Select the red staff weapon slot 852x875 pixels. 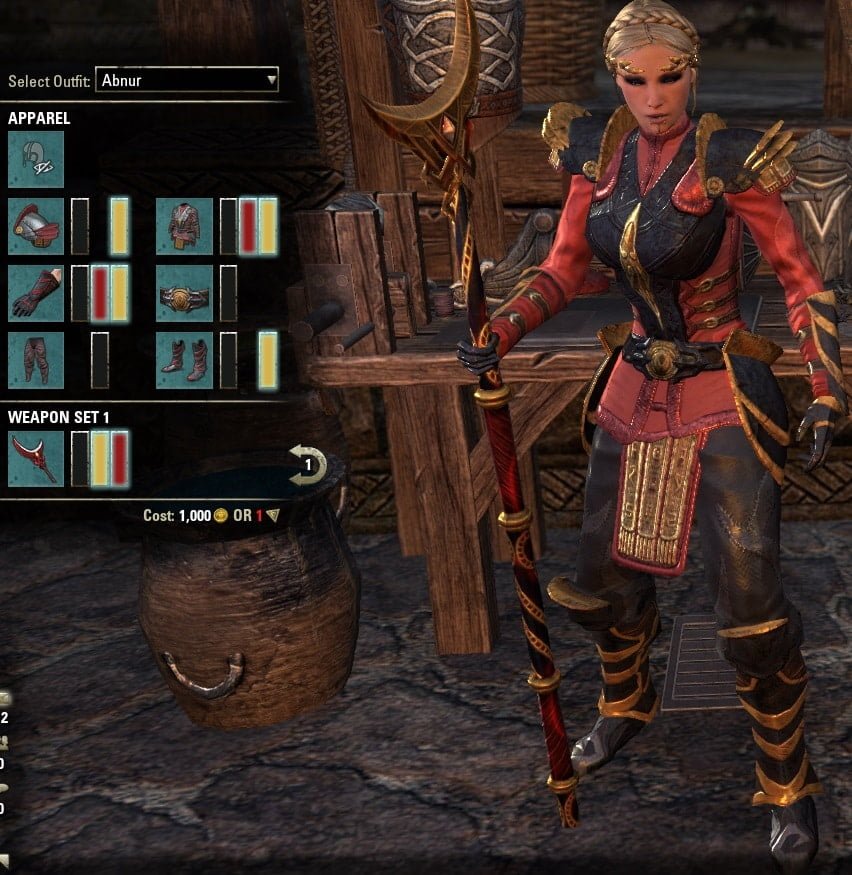[36, 459]
